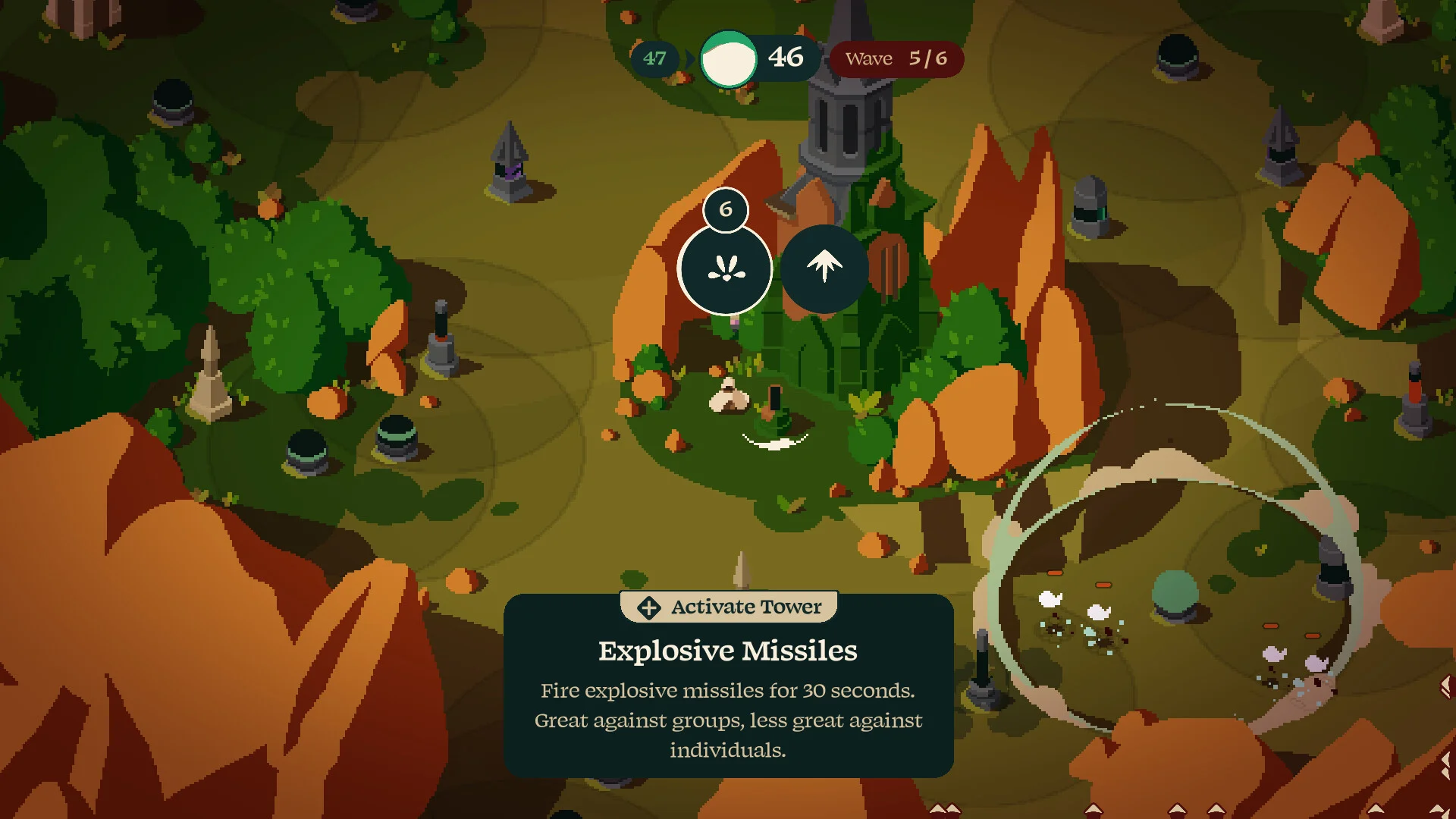The width and height of the screenshot is (1456, 819).
Task: Select the upward arrow upgrade icon
Action: click(x=824, y=268)
